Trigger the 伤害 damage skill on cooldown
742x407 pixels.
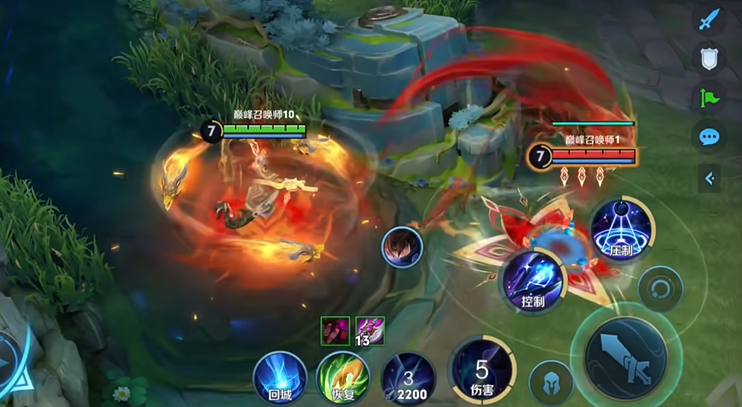coord(480,369)
